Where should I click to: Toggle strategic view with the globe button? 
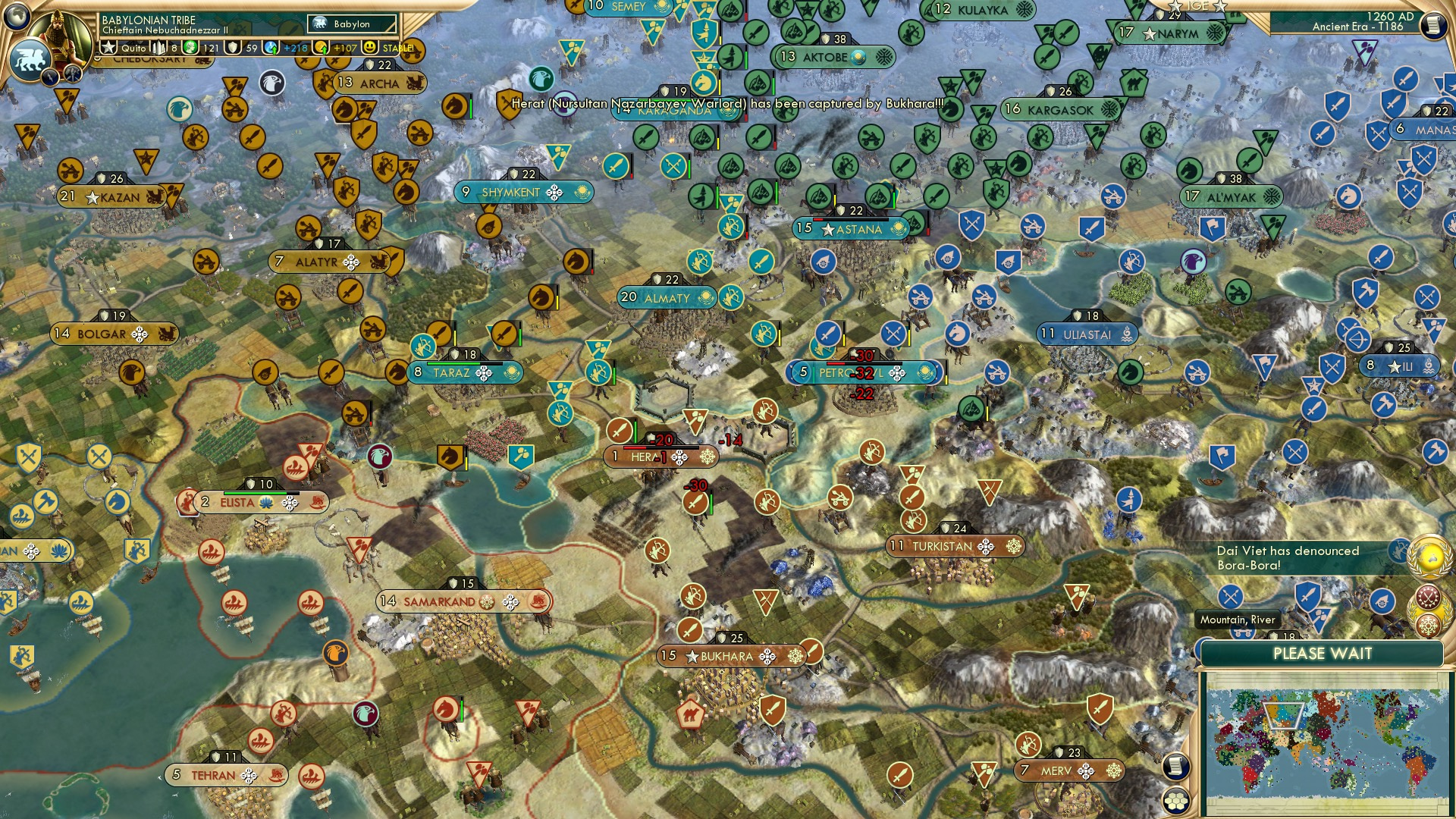(x=17, y=17)
